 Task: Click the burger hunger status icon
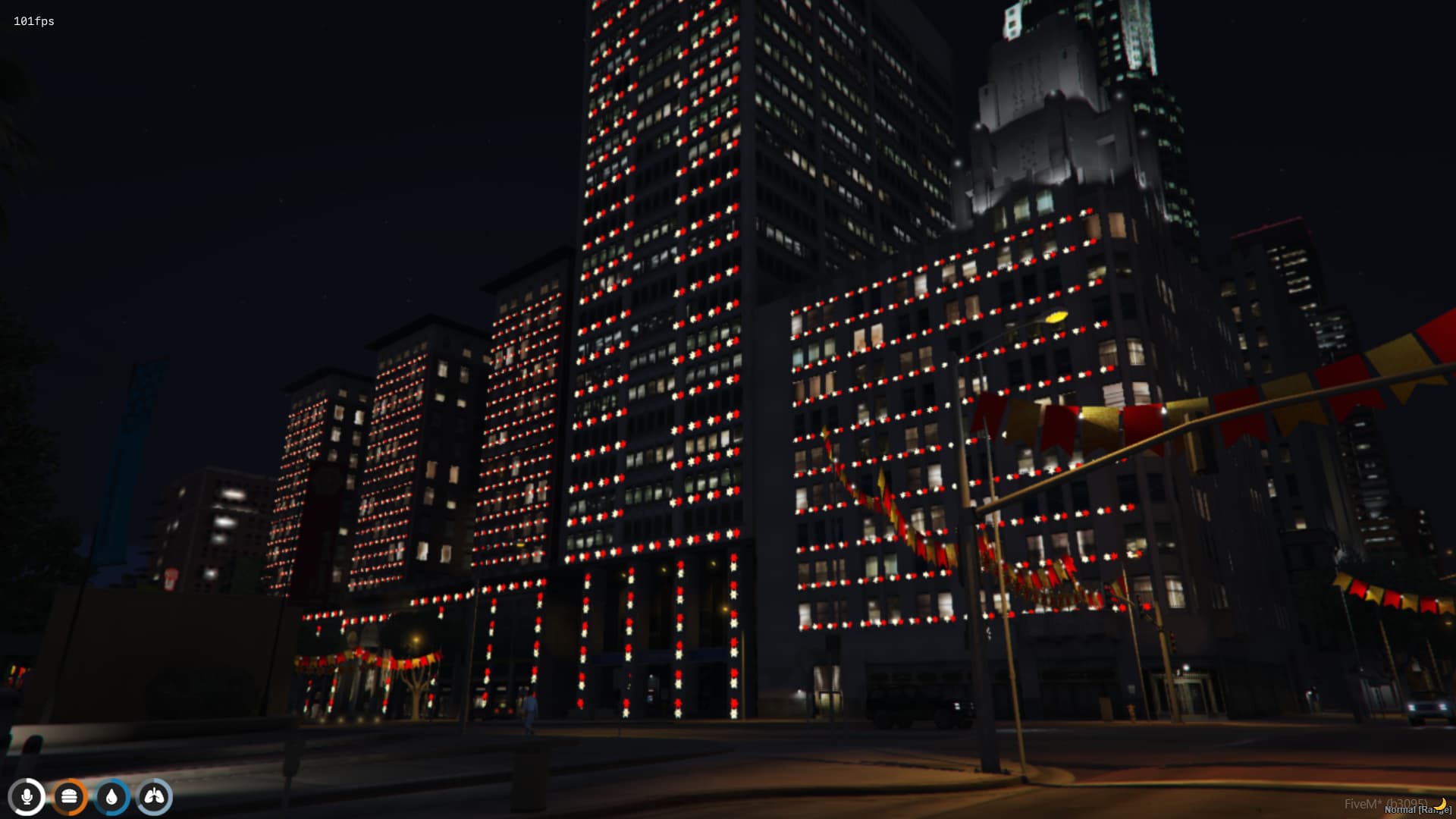click(x=71, y=795)
